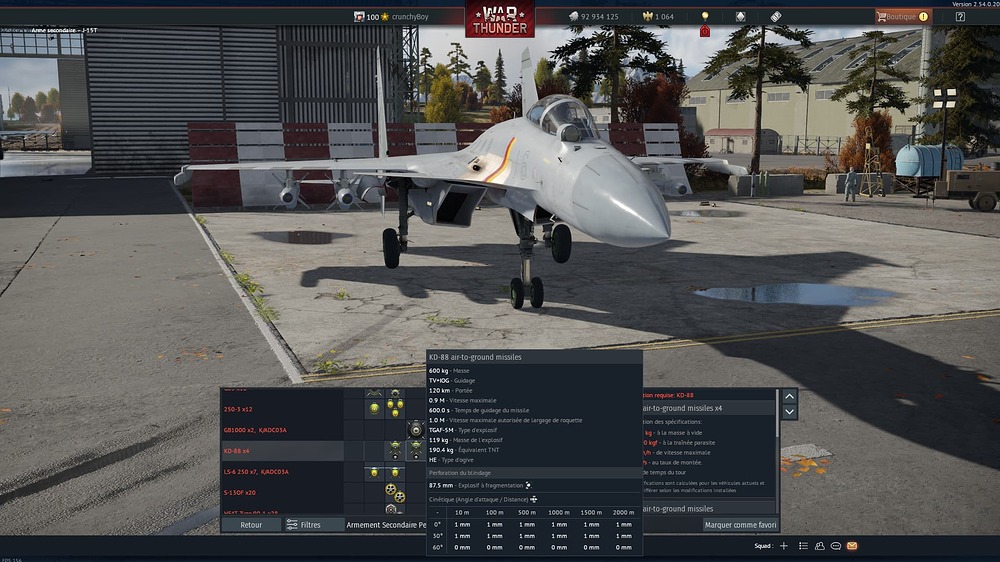Click the Golden Eagles balance
Viewport: 1000px width, 562px height.
[657, 17]
